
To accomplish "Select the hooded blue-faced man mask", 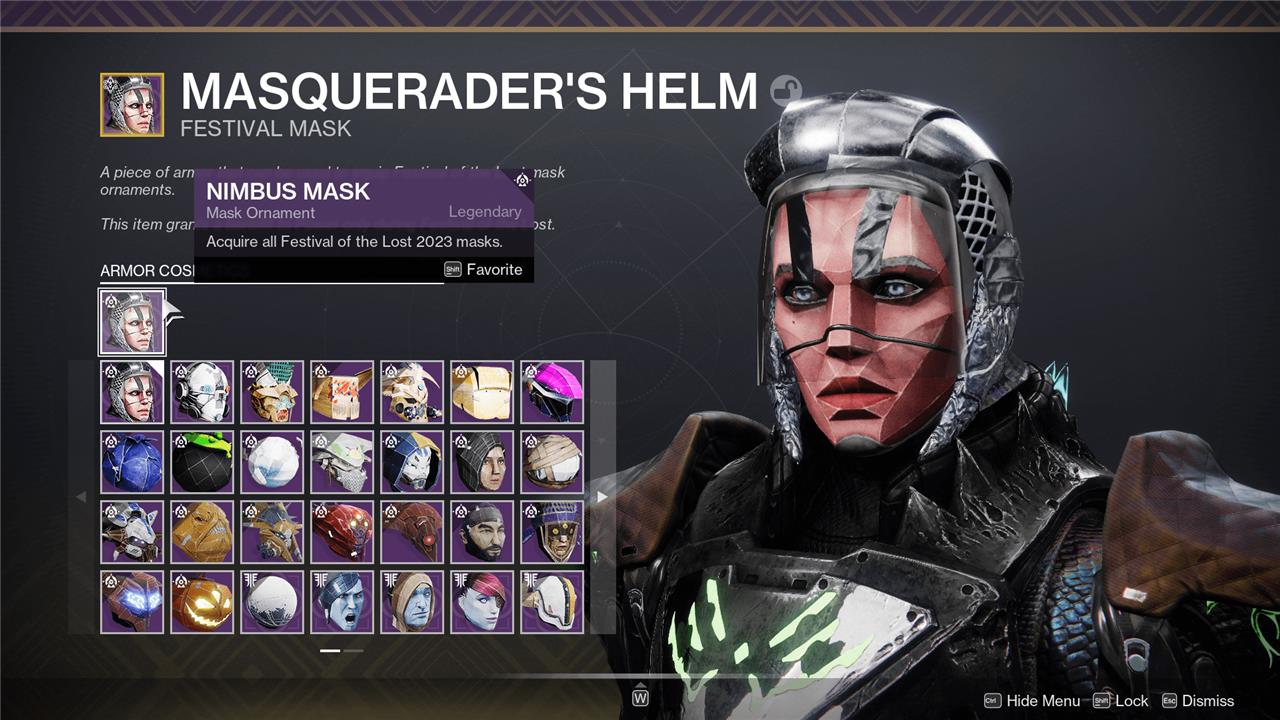I will tap(412, 602).
